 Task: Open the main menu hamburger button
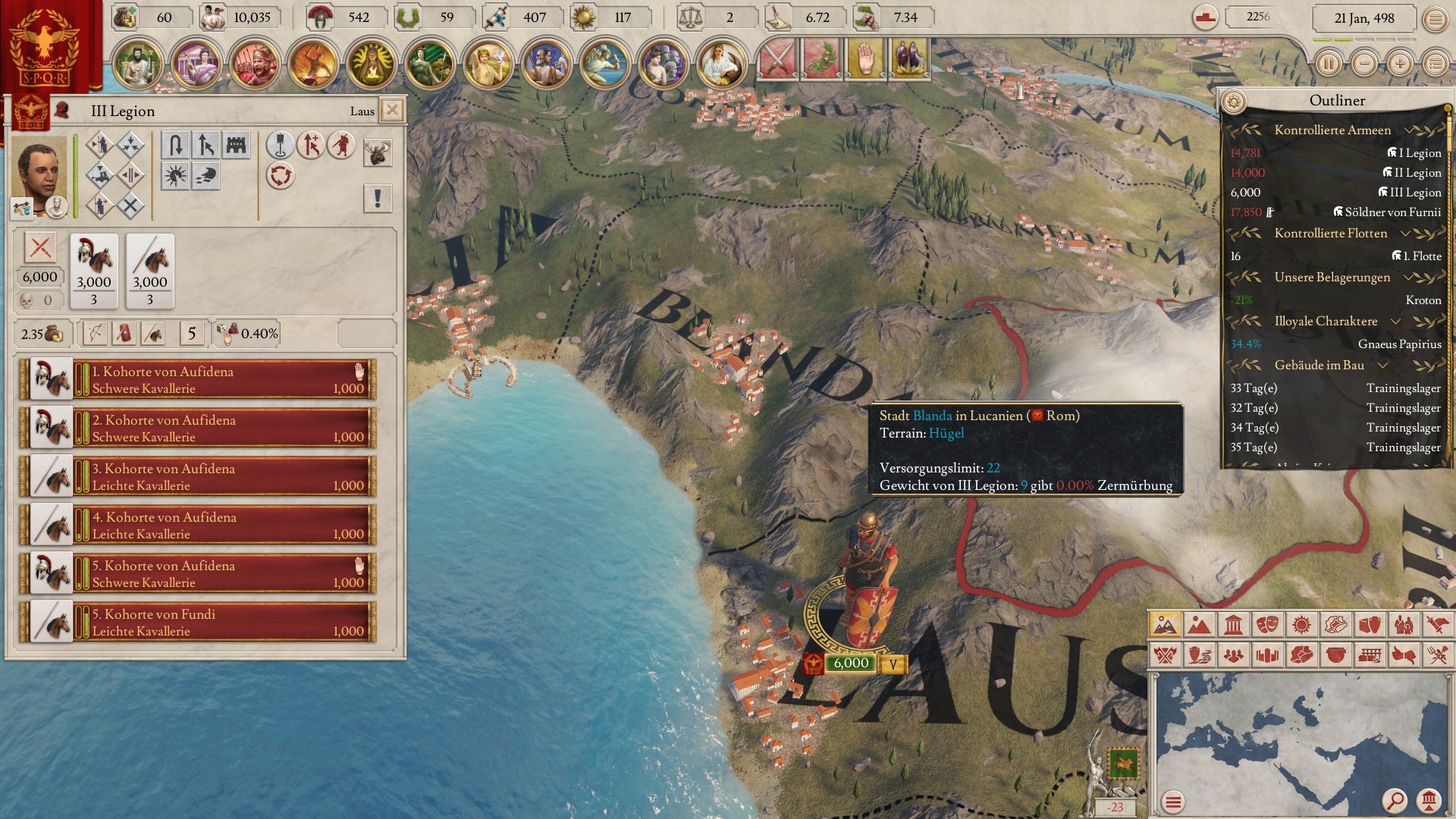pos(1435,19)
